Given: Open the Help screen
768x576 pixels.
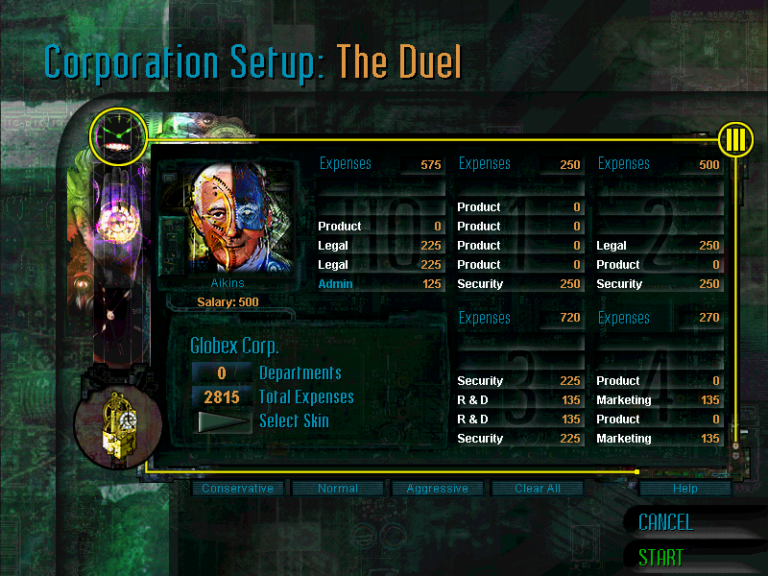Looking at the screenshot, I should (685, 489).
